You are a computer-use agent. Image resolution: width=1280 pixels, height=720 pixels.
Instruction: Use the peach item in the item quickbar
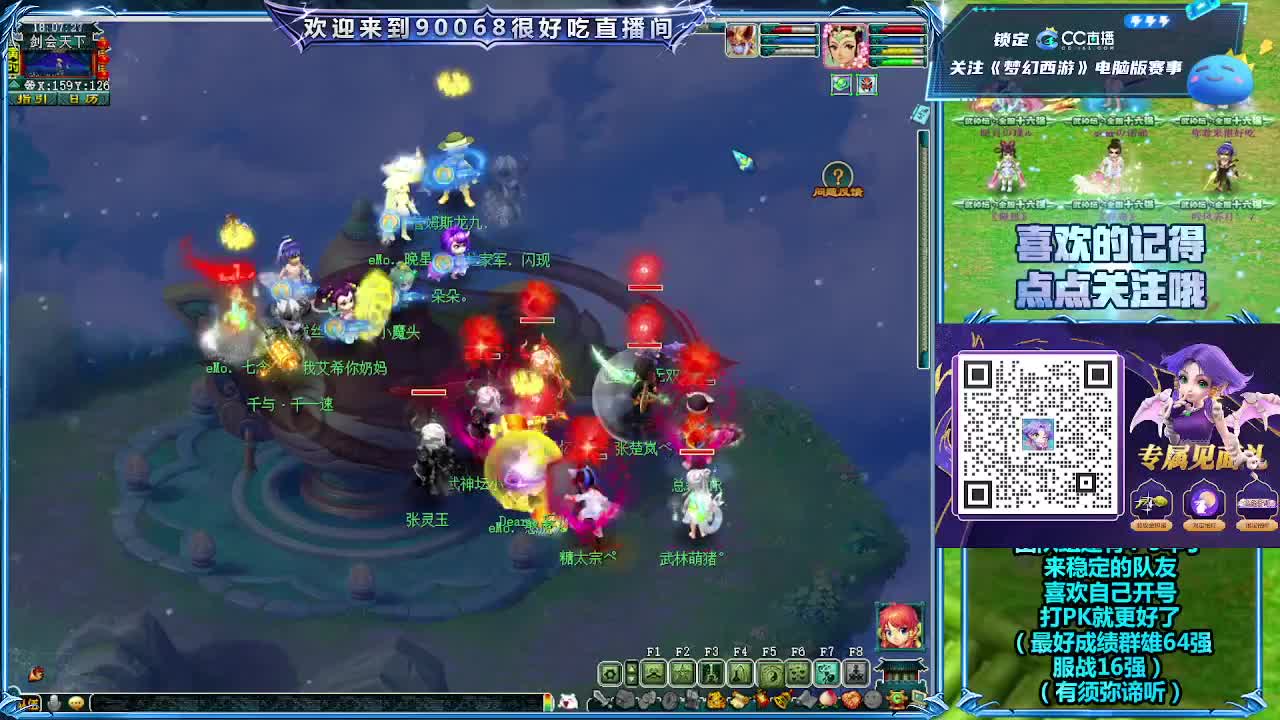click(825, 698)
